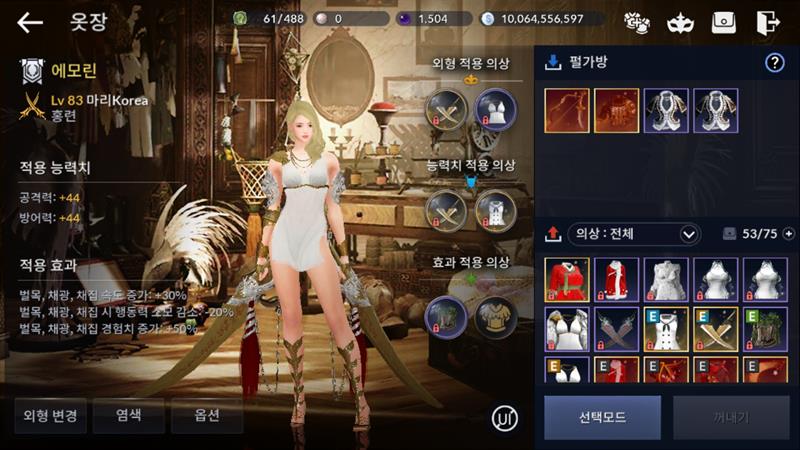
Task: Open the mask icon in top bar
Action: [679, 22]
